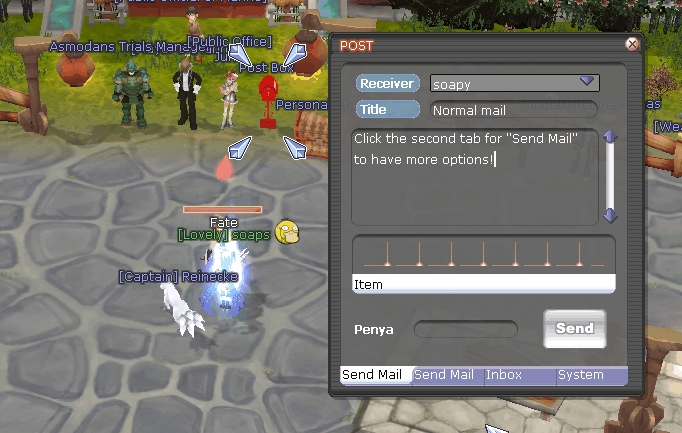This screenshot has width=682, height=433.
Task: Select the Title text field
Action: coord(513,110)
